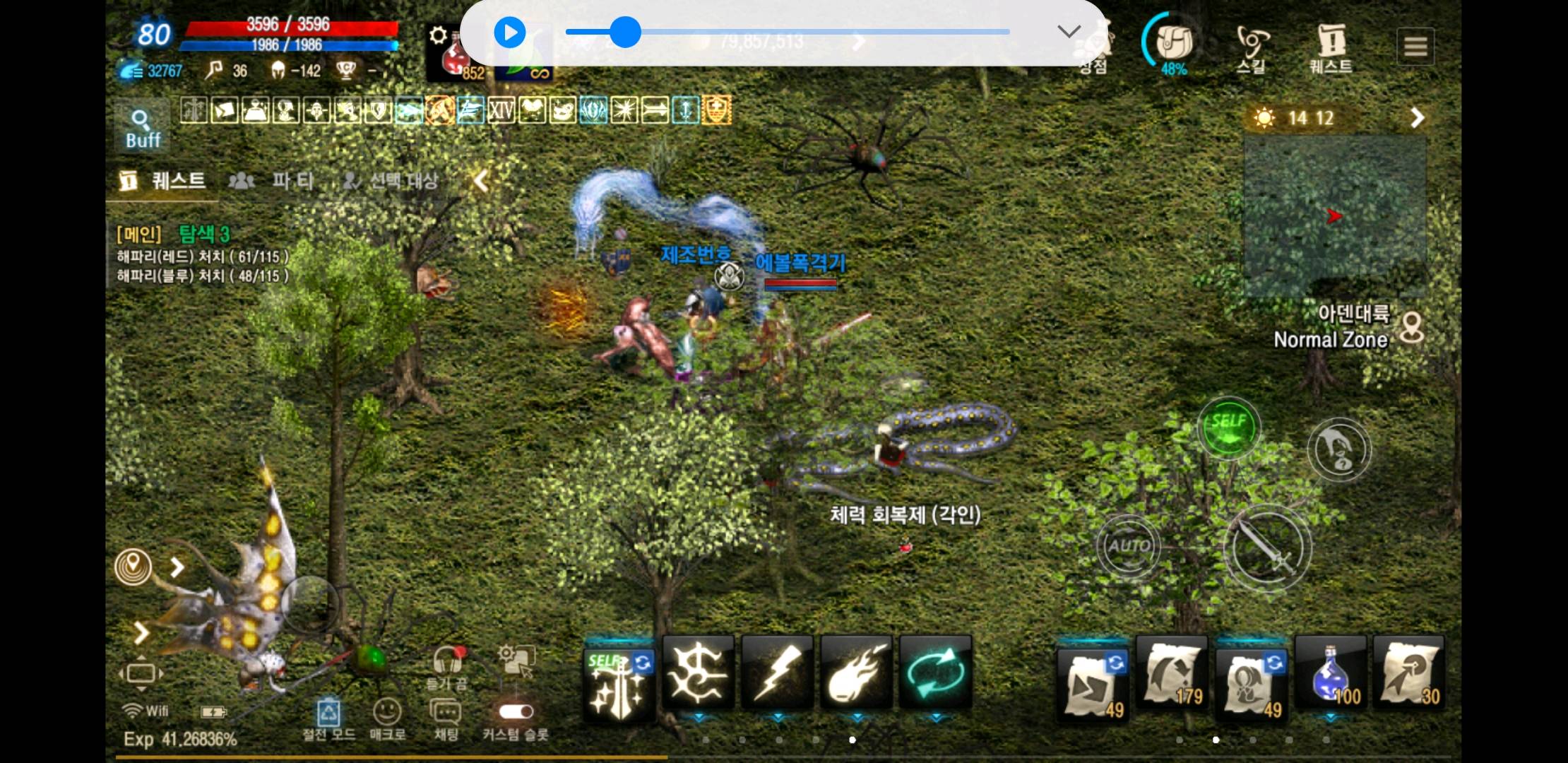
Task: Use the blue mana potion slot
Action: click(x=1331, y=675)
